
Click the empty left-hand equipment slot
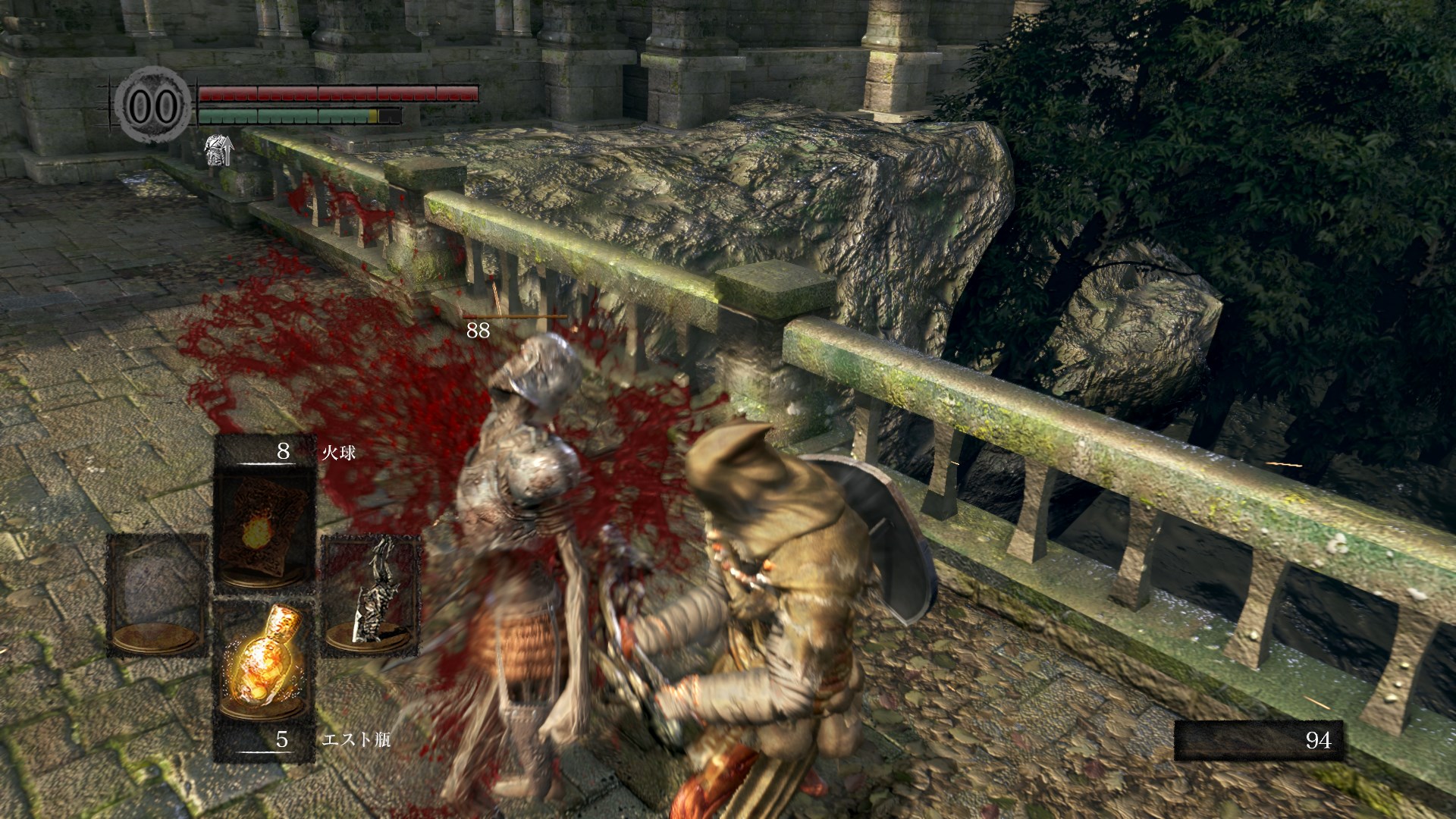(x=157, y=593)
